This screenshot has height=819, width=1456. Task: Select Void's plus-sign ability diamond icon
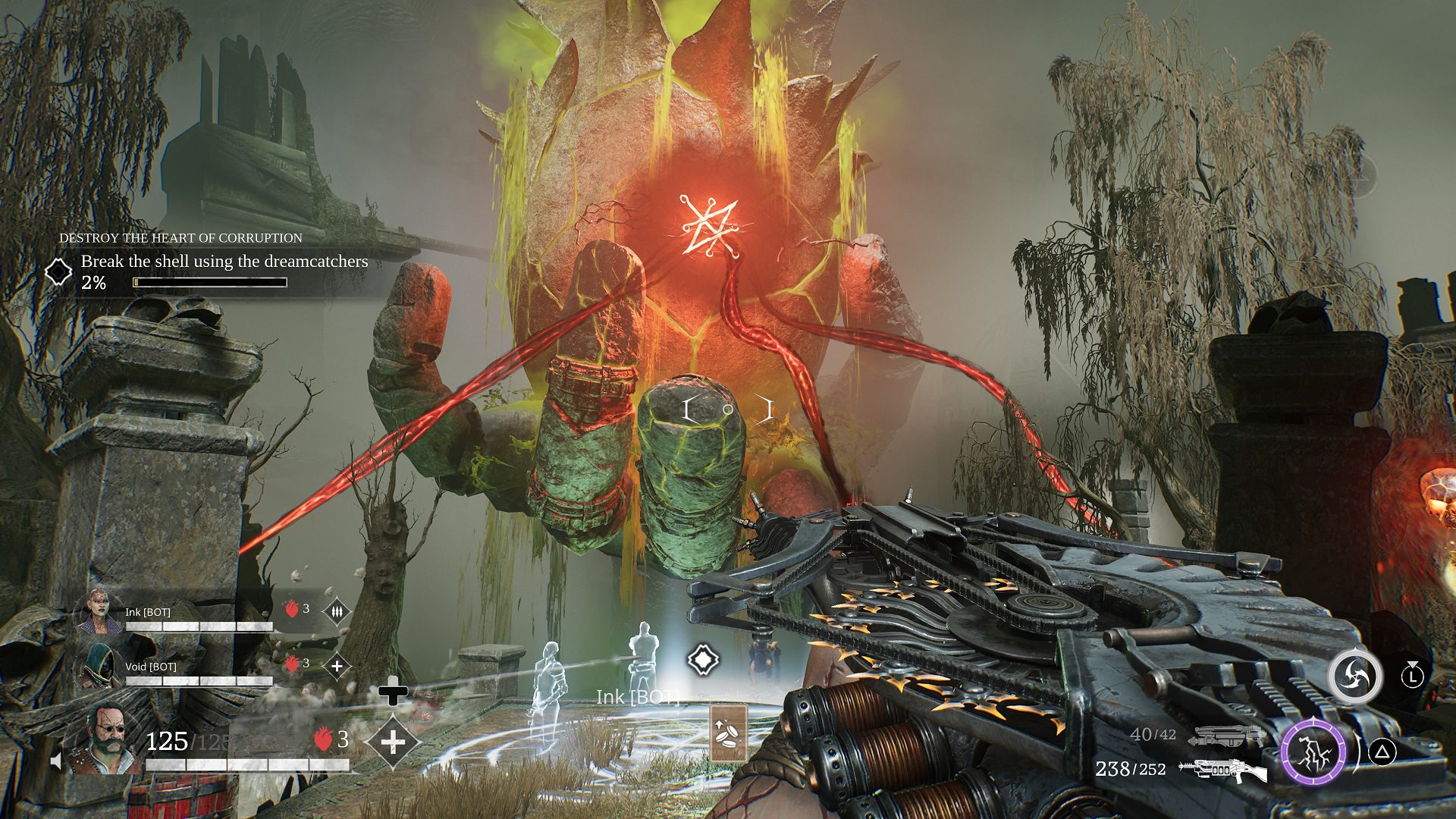coord(337,666)
